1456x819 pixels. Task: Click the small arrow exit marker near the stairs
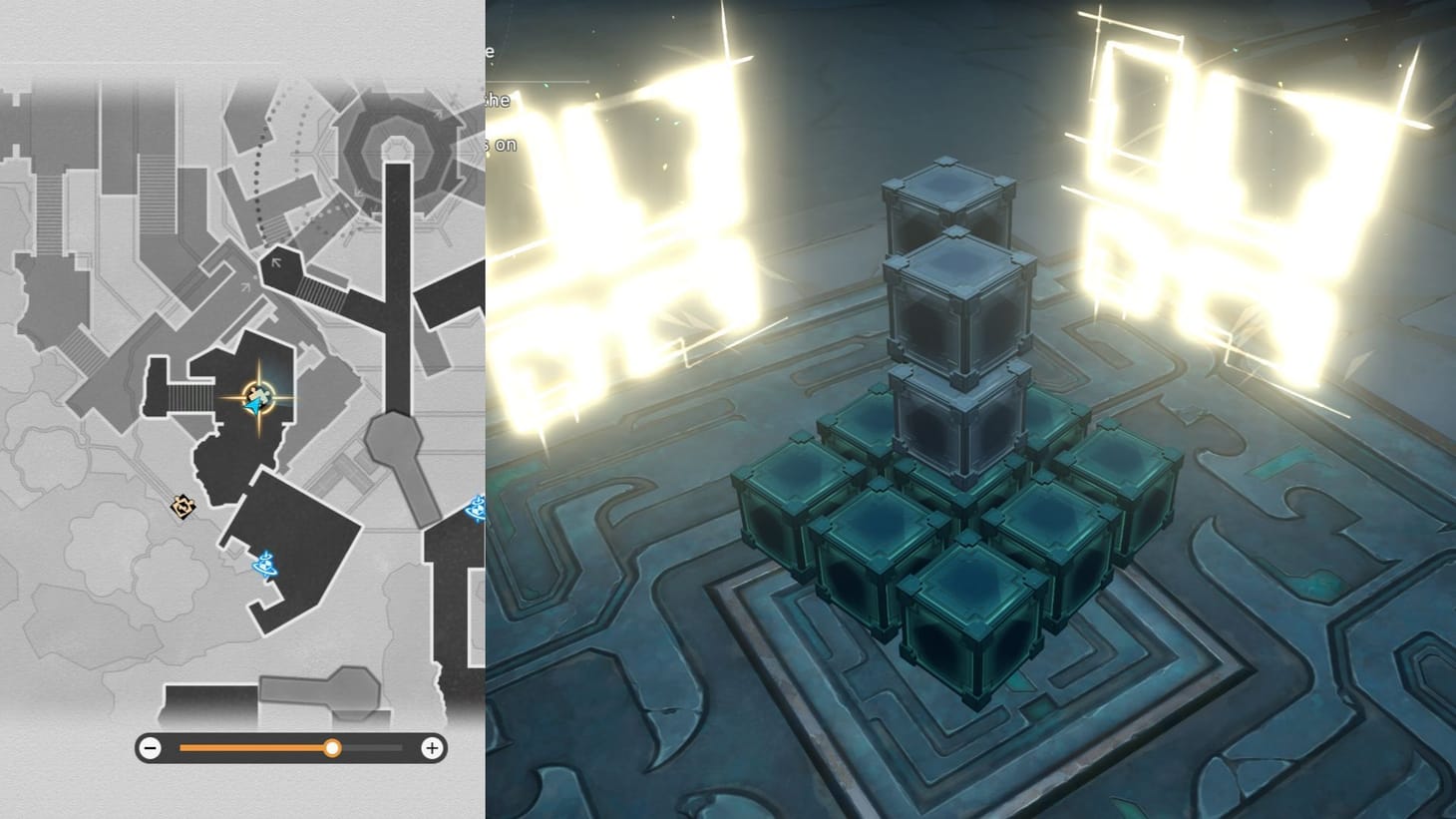275,261
